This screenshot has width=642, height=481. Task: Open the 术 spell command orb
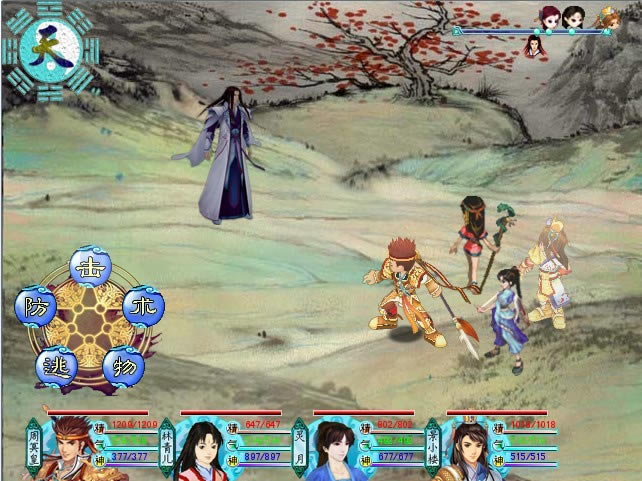coord(143,305)
